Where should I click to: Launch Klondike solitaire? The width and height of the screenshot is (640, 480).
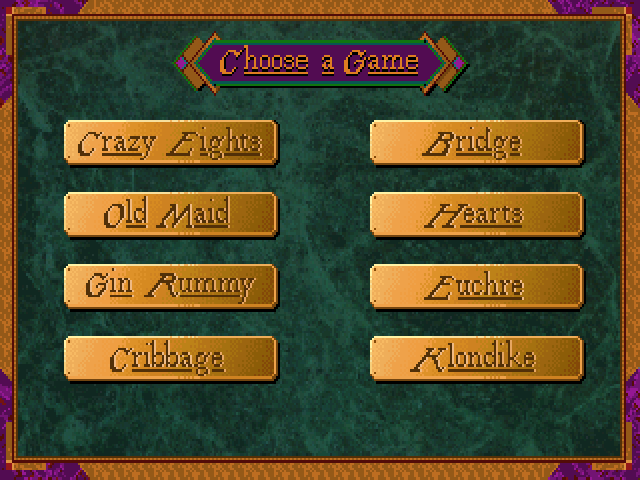[476, 358]
